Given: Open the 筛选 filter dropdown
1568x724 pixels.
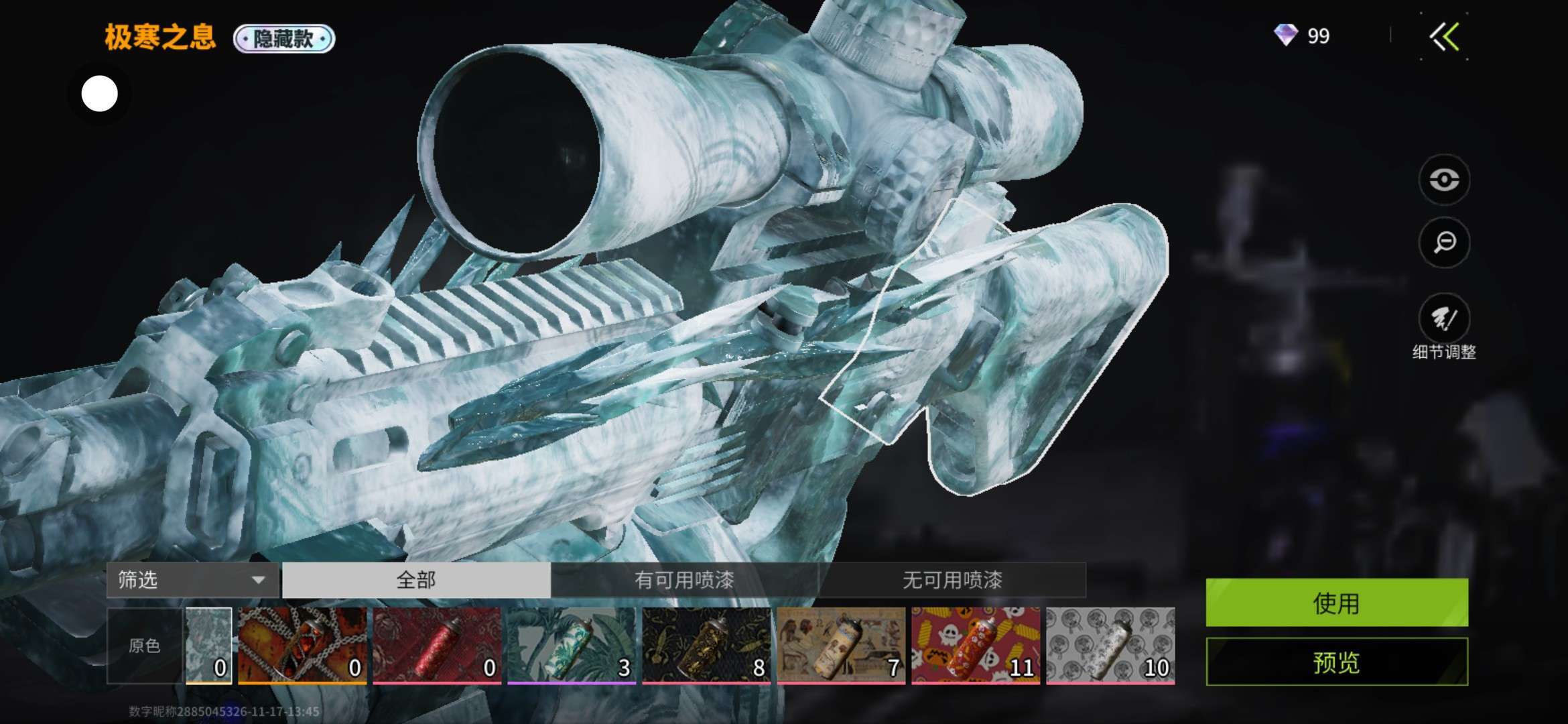Looking at the screenshot, I should click(192, 580).
